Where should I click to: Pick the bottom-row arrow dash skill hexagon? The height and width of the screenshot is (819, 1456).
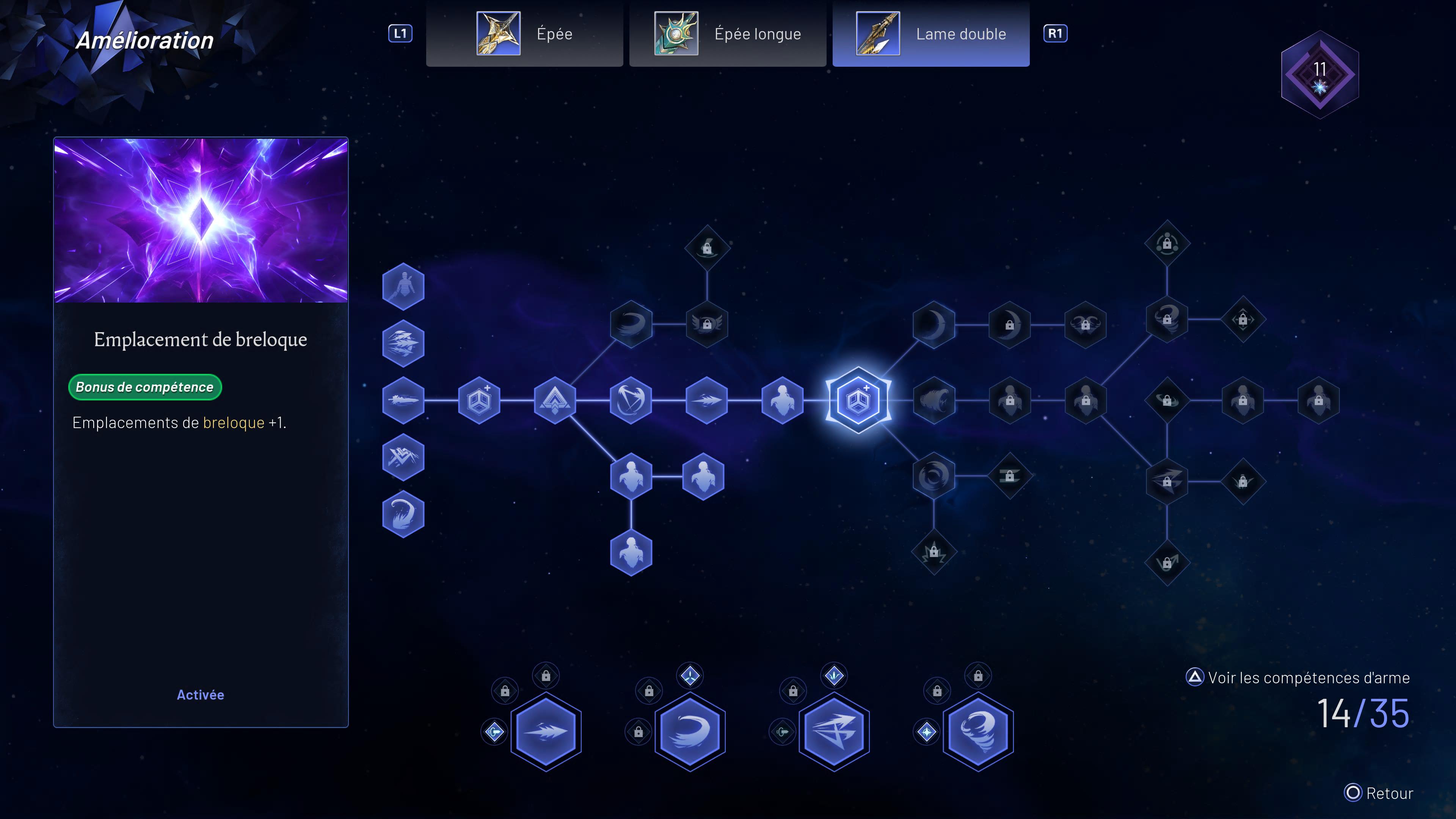pos(546,731)
